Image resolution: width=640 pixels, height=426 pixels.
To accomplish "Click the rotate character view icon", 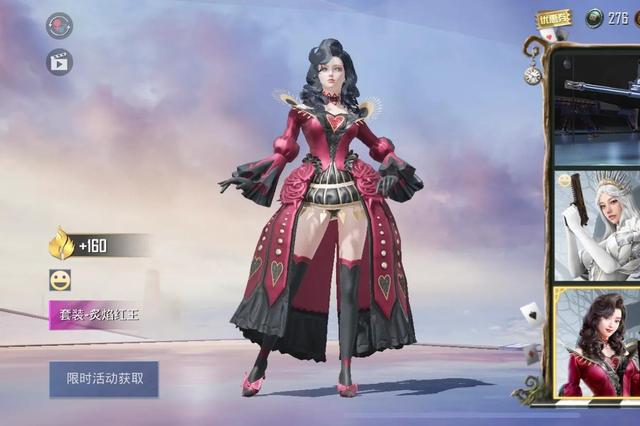I will (x=59, y=25).
